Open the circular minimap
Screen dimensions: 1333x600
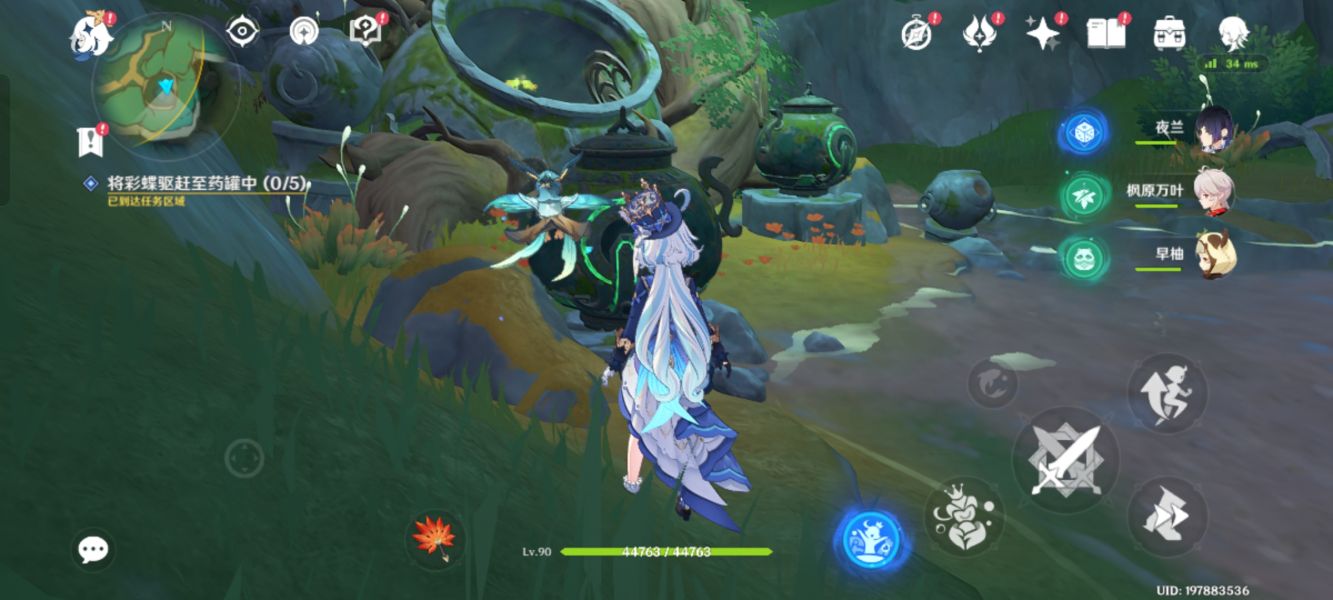(165, 87)
